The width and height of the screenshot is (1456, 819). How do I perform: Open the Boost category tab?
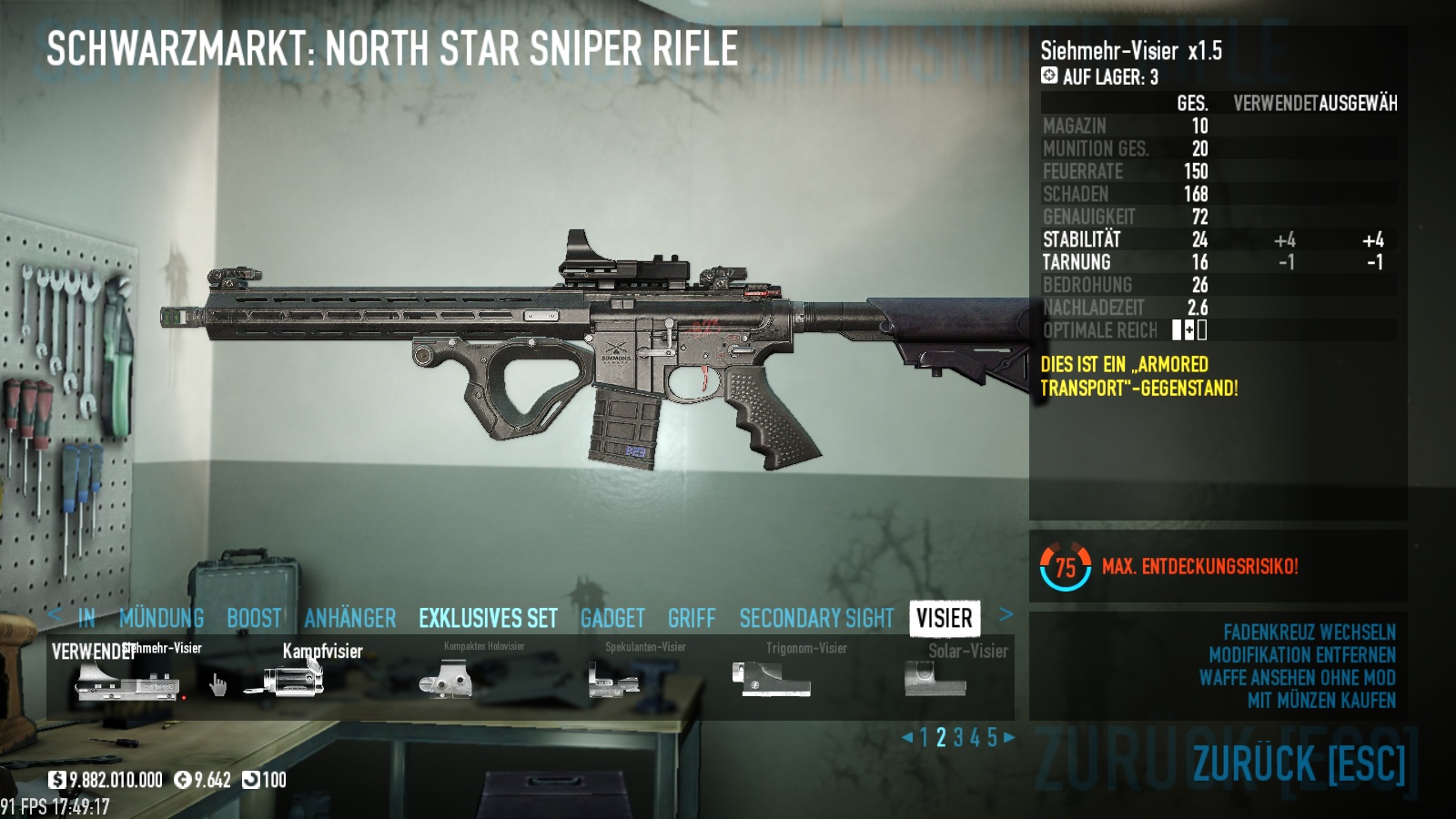[254, 619]
